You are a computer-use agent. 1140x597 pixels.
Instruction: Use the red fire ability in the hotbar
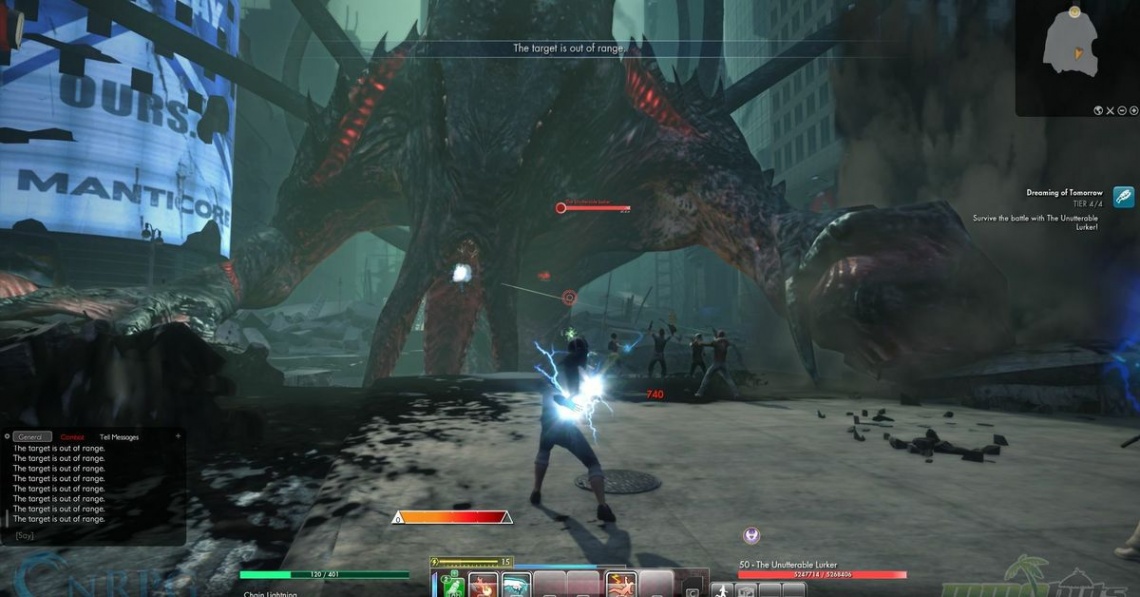484,585
